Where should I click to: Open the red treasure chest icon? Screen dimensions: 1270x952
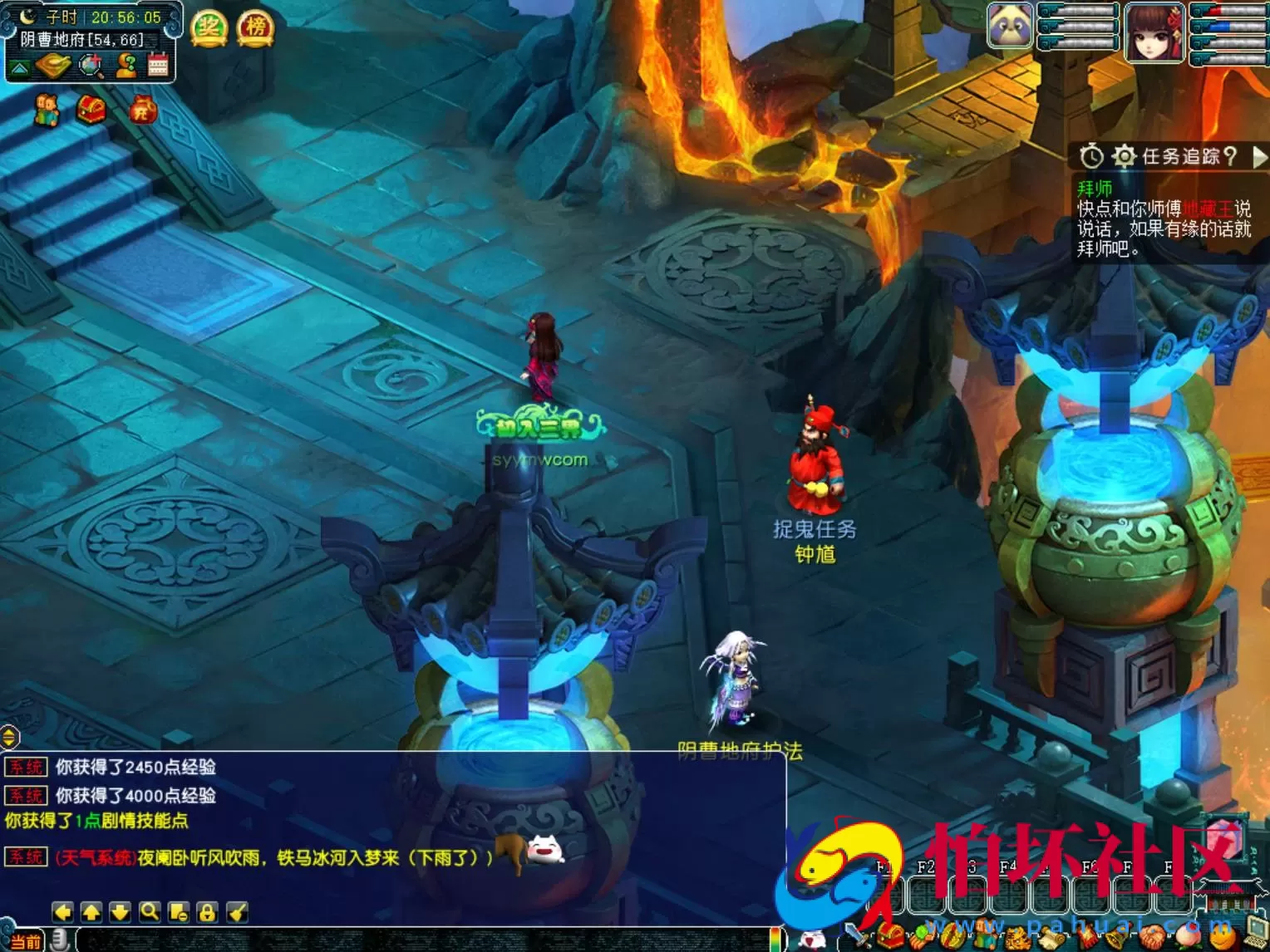click(91, 109)
